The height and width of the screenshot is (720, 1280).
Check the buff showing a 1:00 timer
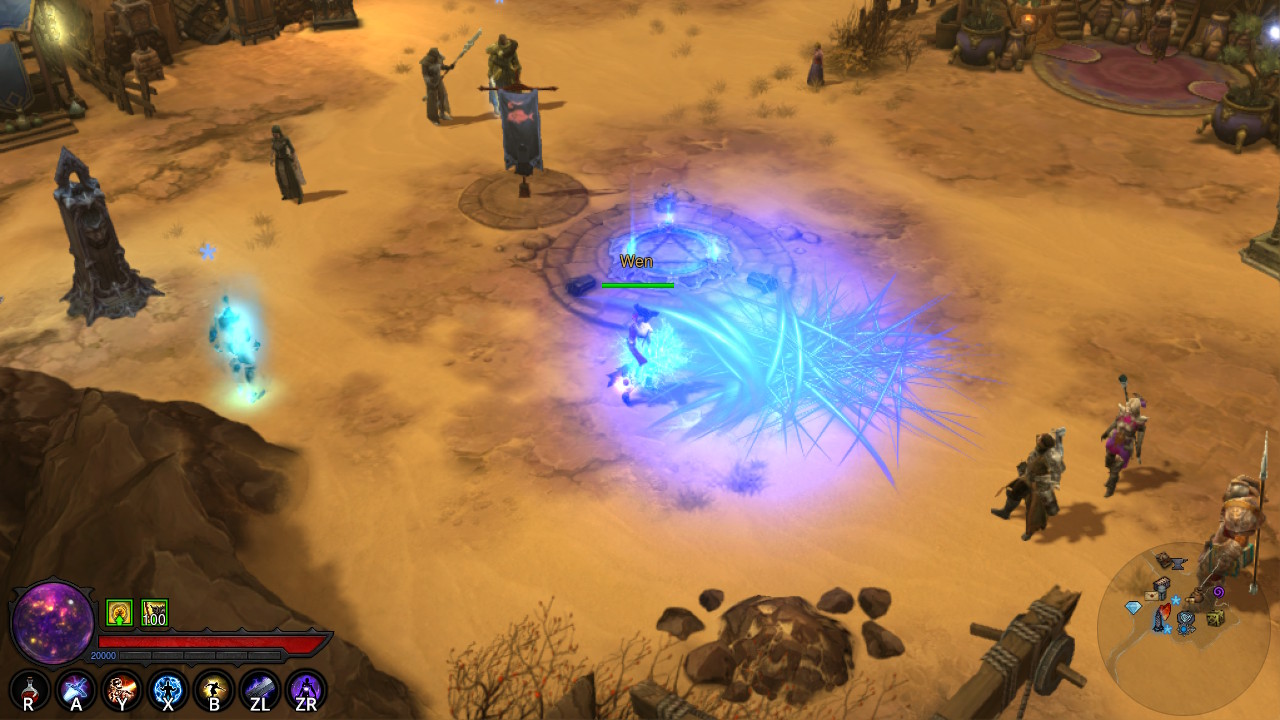pos(154,612)
